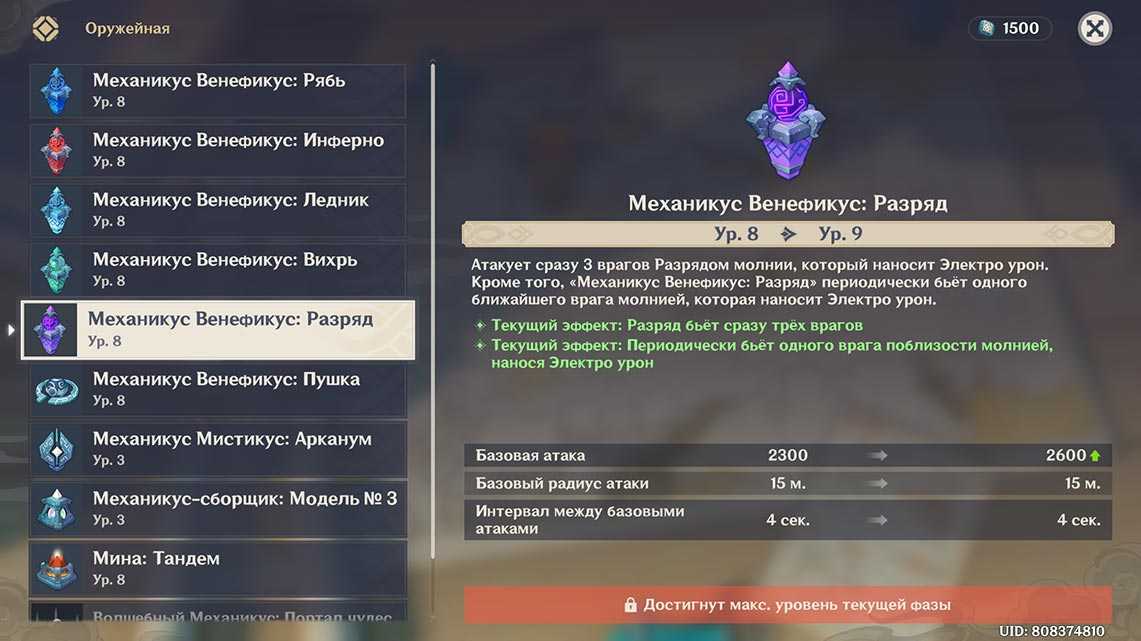Select Механикус Венефикус: Рябь from the list

218,91
